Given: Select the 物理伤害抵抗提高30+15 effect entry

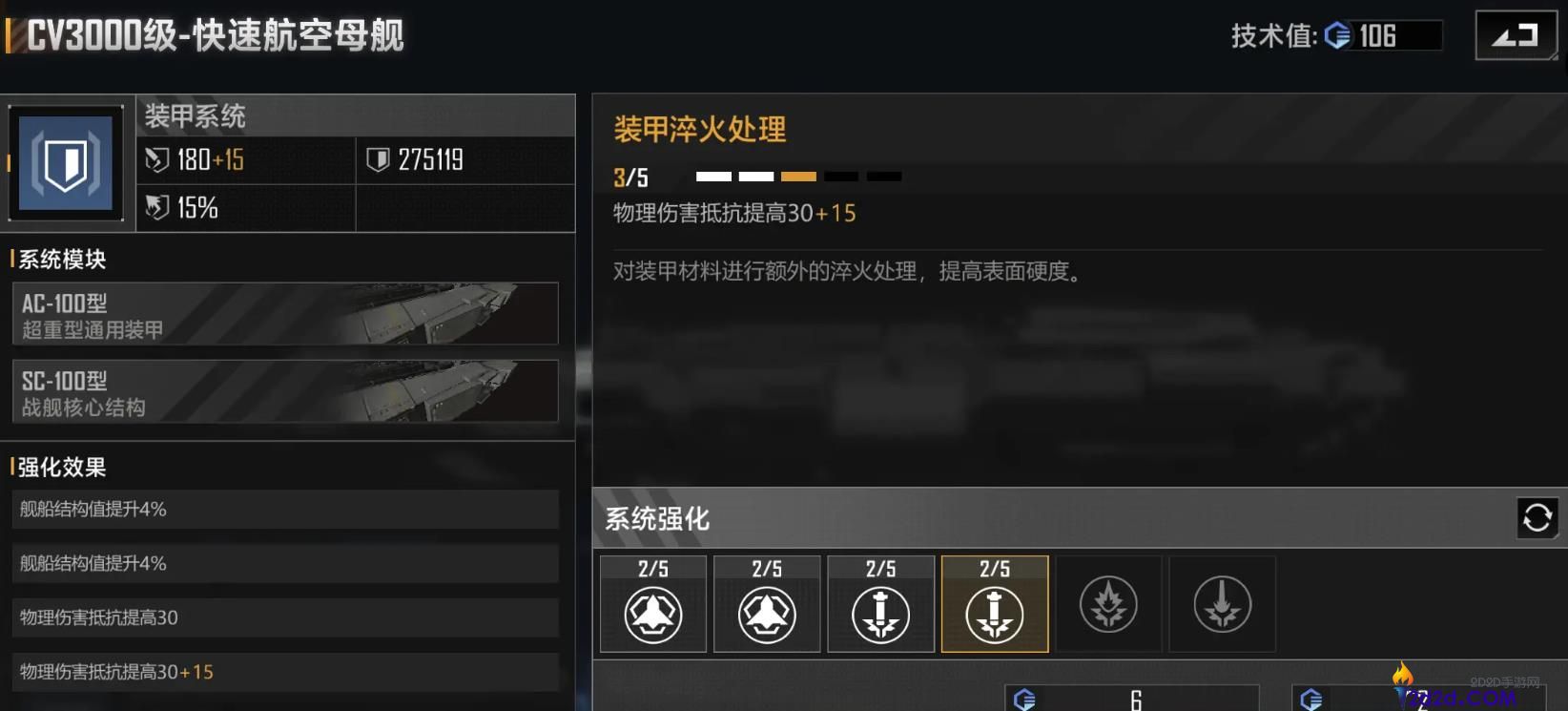Looking at the screenshot, I should pos(285,672).
